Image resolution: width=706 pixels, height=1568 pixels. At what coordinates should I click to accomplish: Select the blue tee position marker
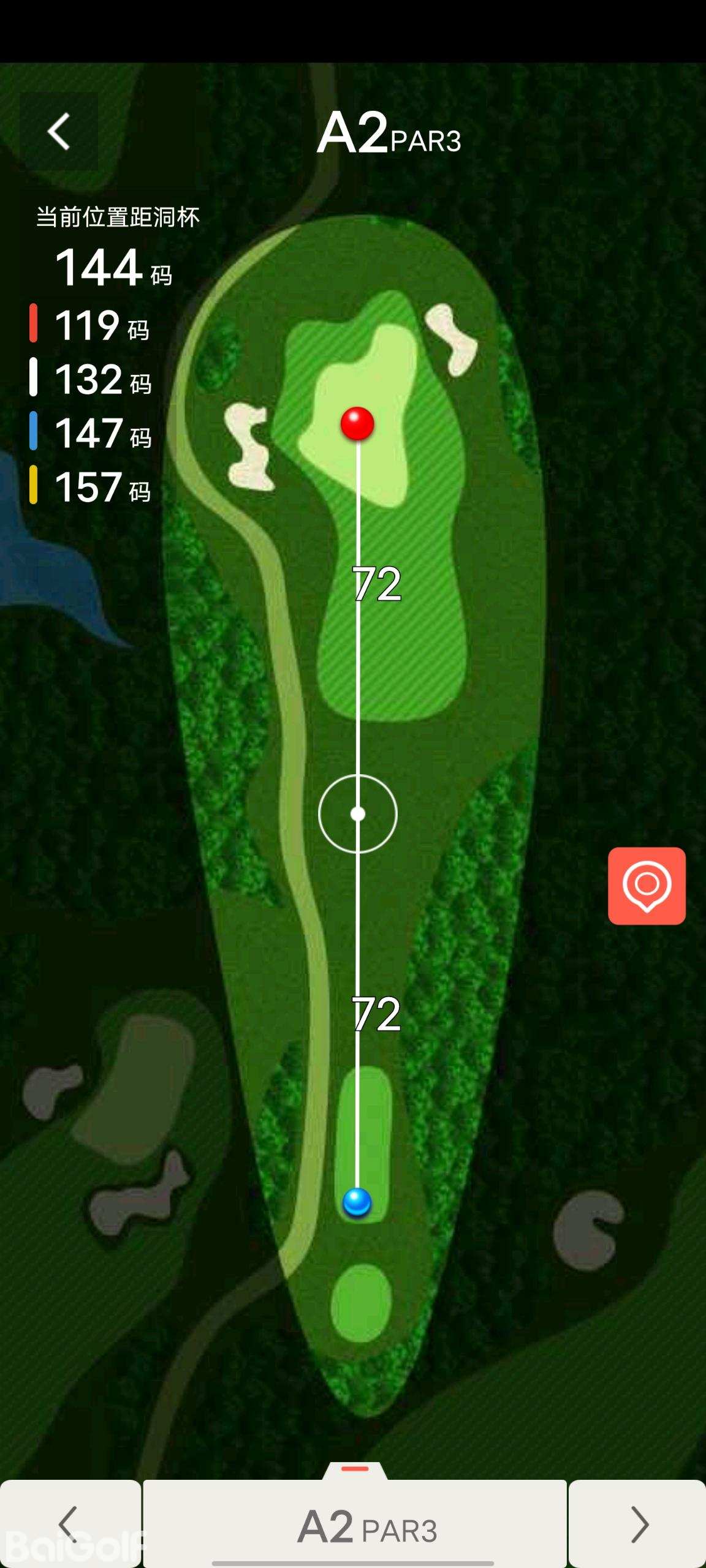[357, 1202]
